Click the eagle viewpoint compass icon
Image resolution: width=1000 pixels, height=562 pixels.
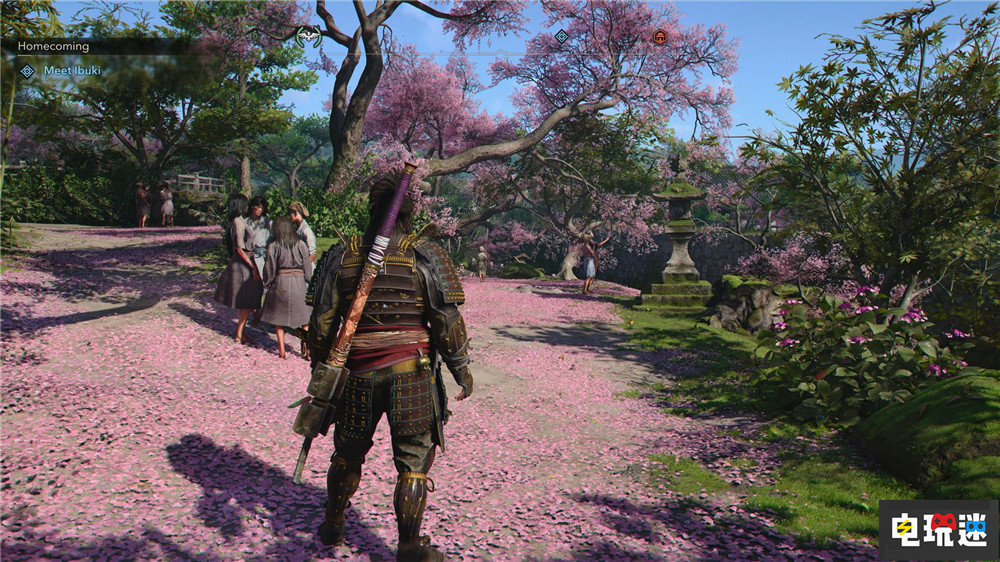[309, 36]
